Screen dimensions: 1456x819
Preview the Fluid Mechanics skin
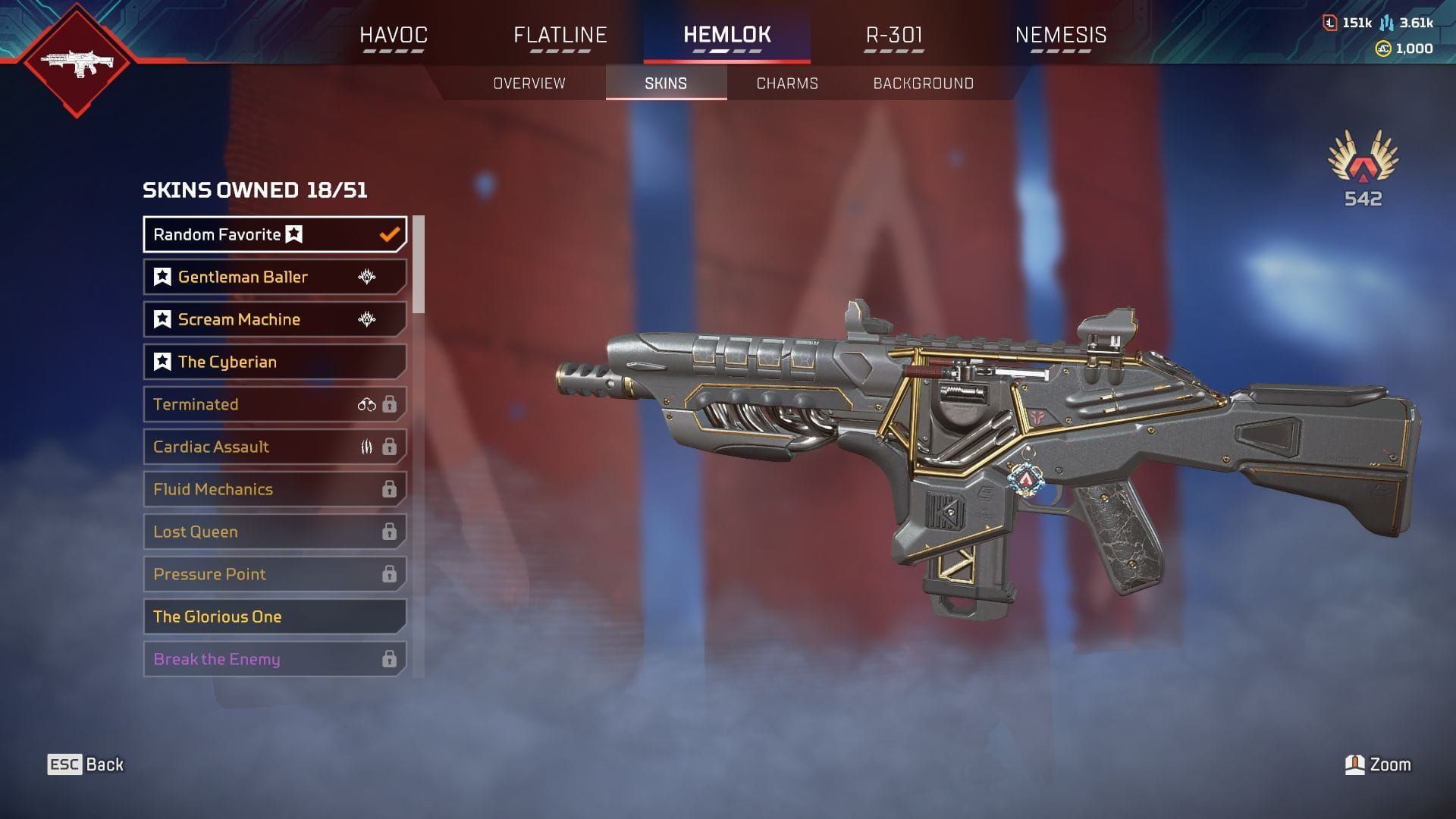[275, 489]
